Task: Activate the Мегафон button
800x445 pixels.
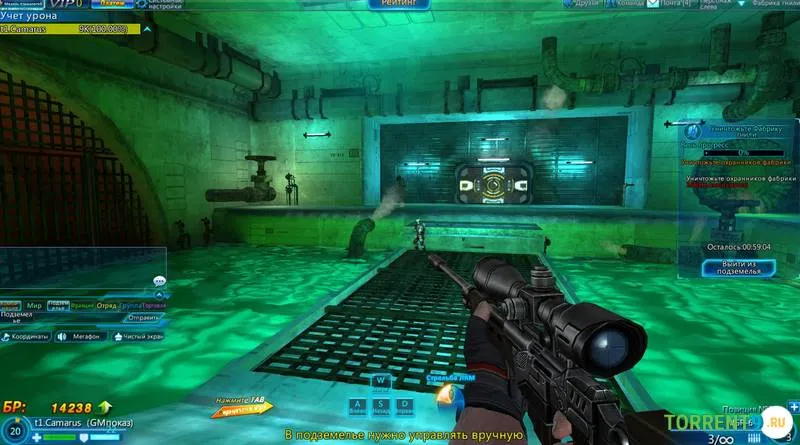Action: coord(81,336)
